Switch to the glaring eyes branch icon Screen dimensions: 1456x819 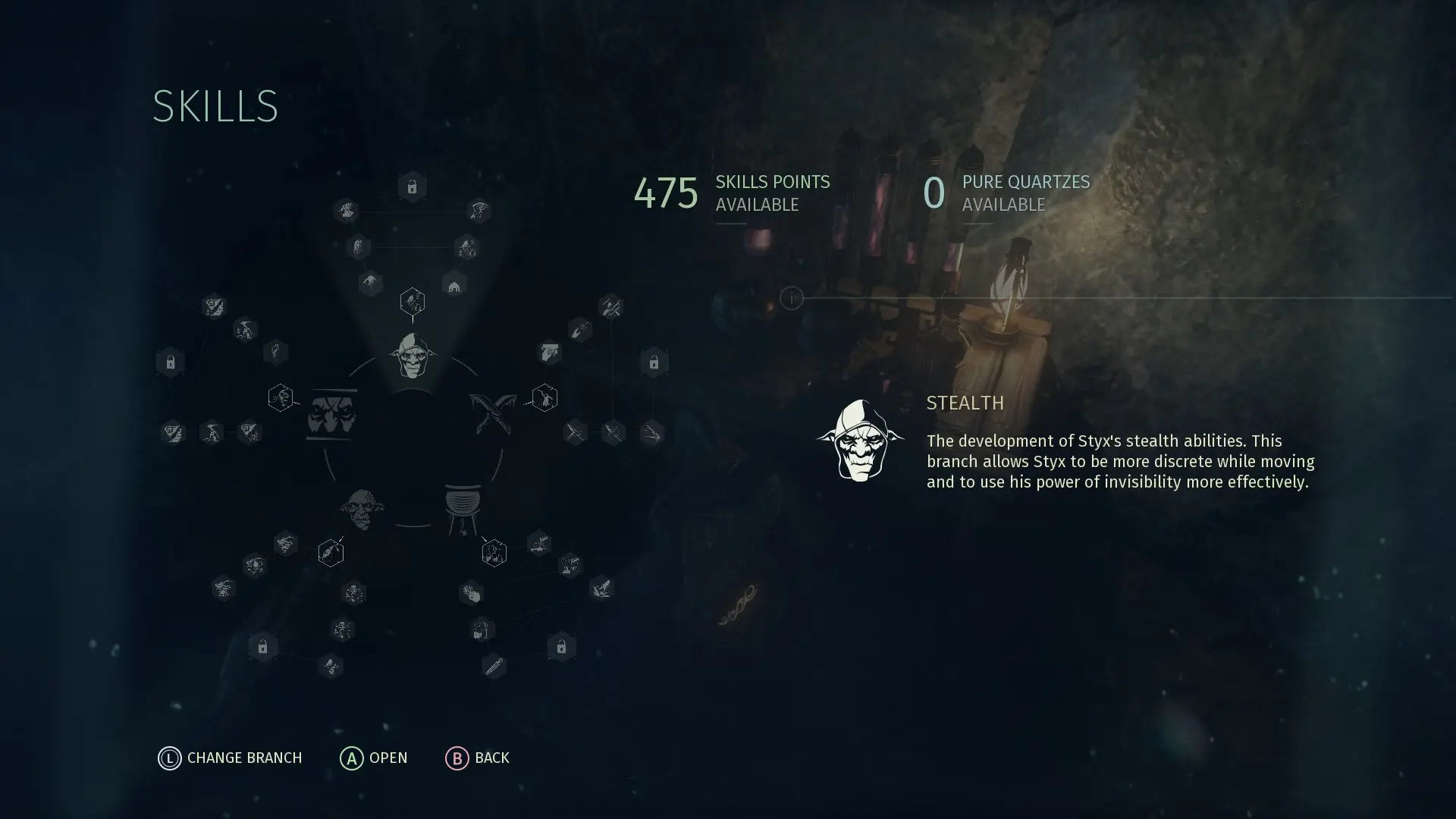tap(331, 414)
